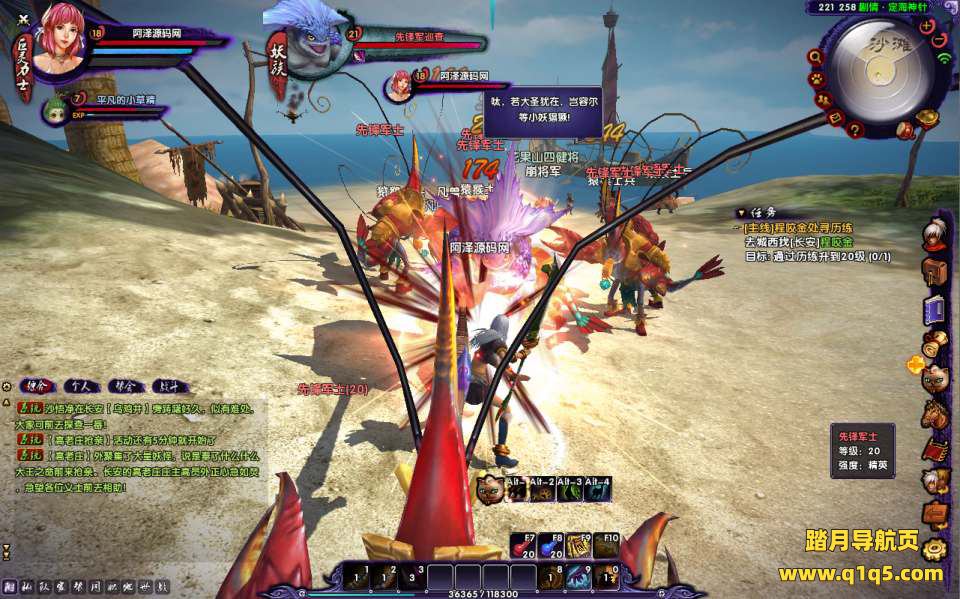Open the backpack inventory icon
The image size is (960, 599).
pyautogui.click(x=935, y=271)
